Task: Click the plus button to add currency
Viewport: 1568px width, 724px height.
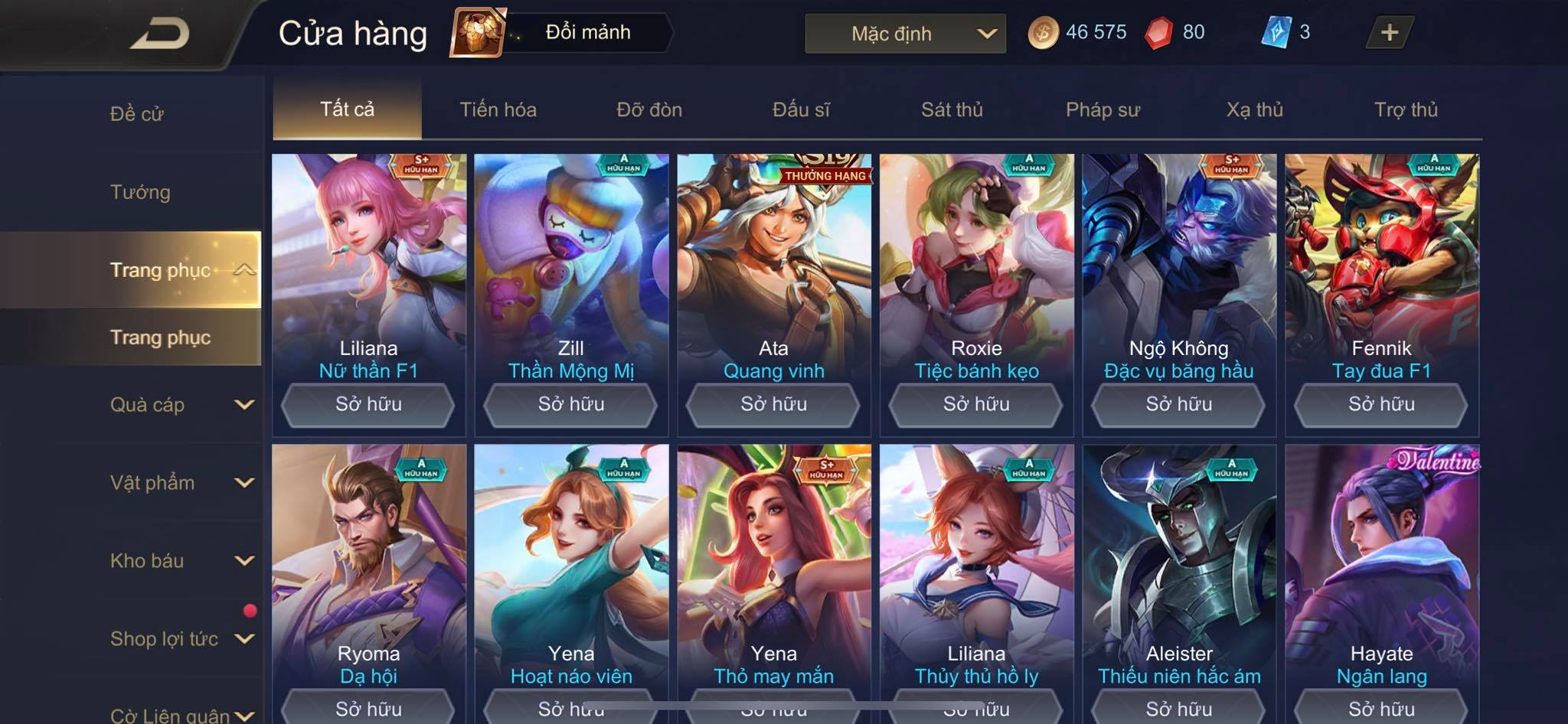Action: click(1389, 32)
